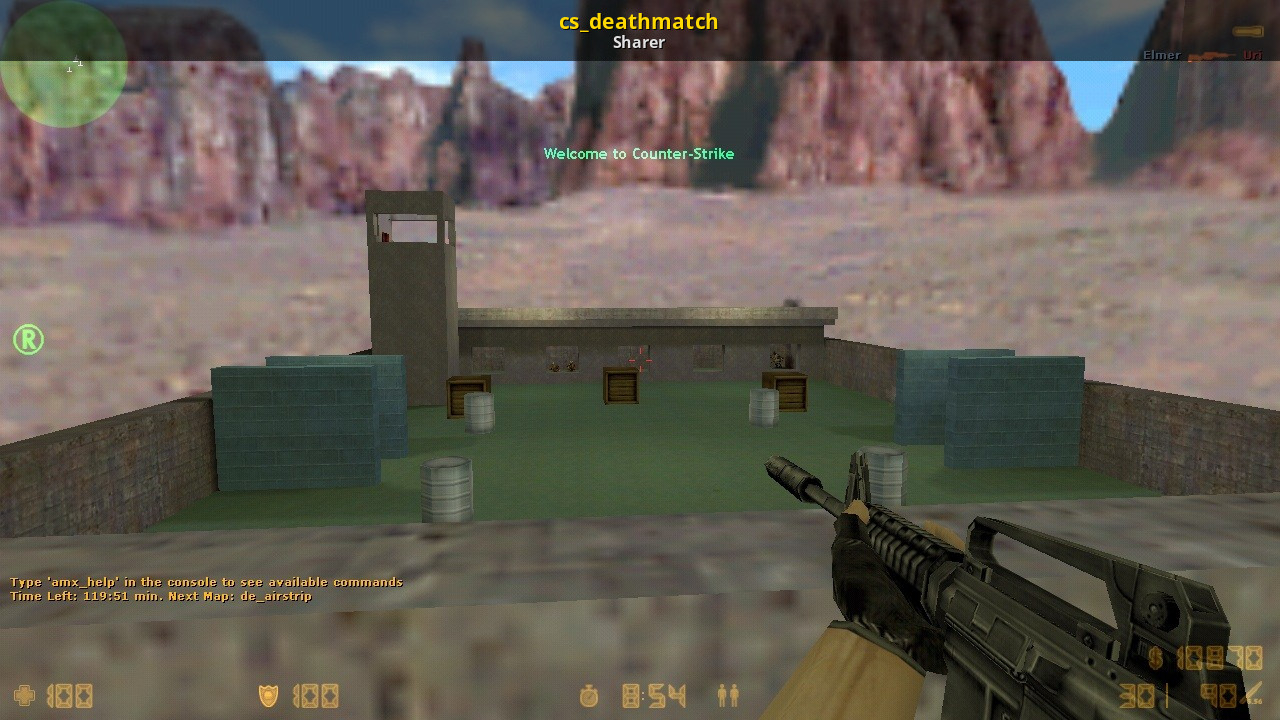Click the dollar sign icon before the money amount
The image size is (1280, 720).
1157,656
